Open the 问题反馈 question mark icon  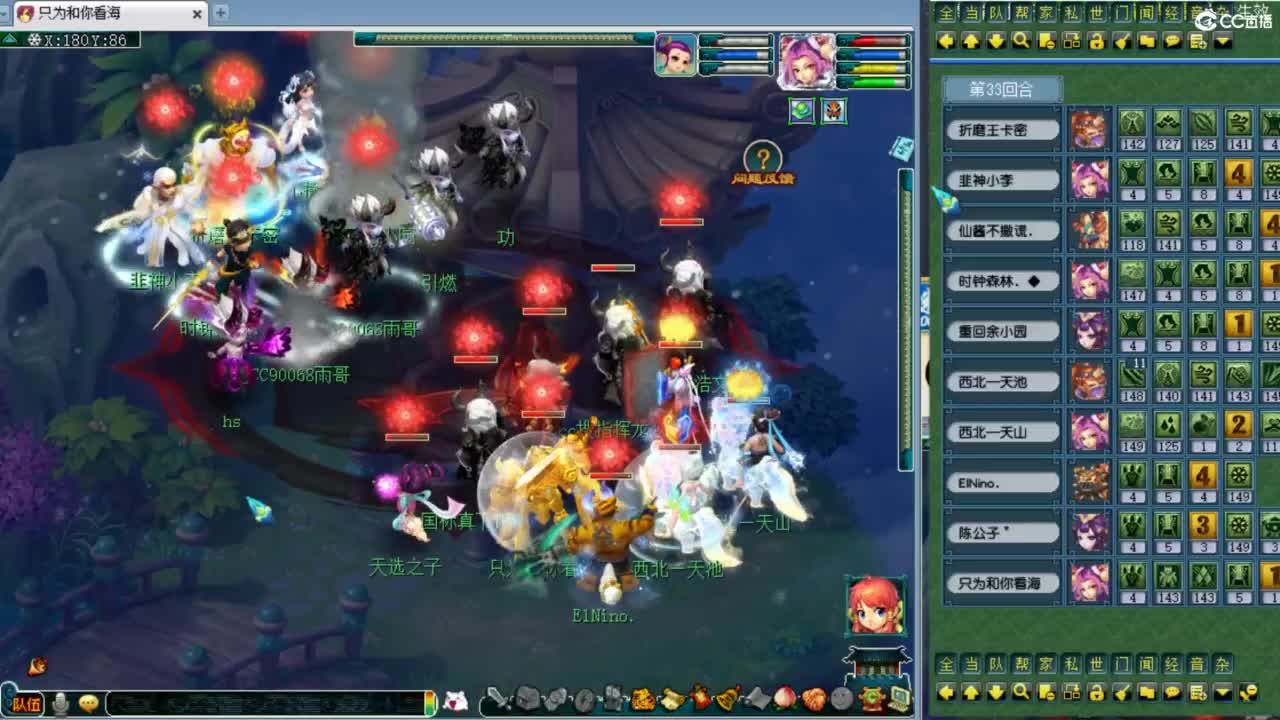click(764, 156)
